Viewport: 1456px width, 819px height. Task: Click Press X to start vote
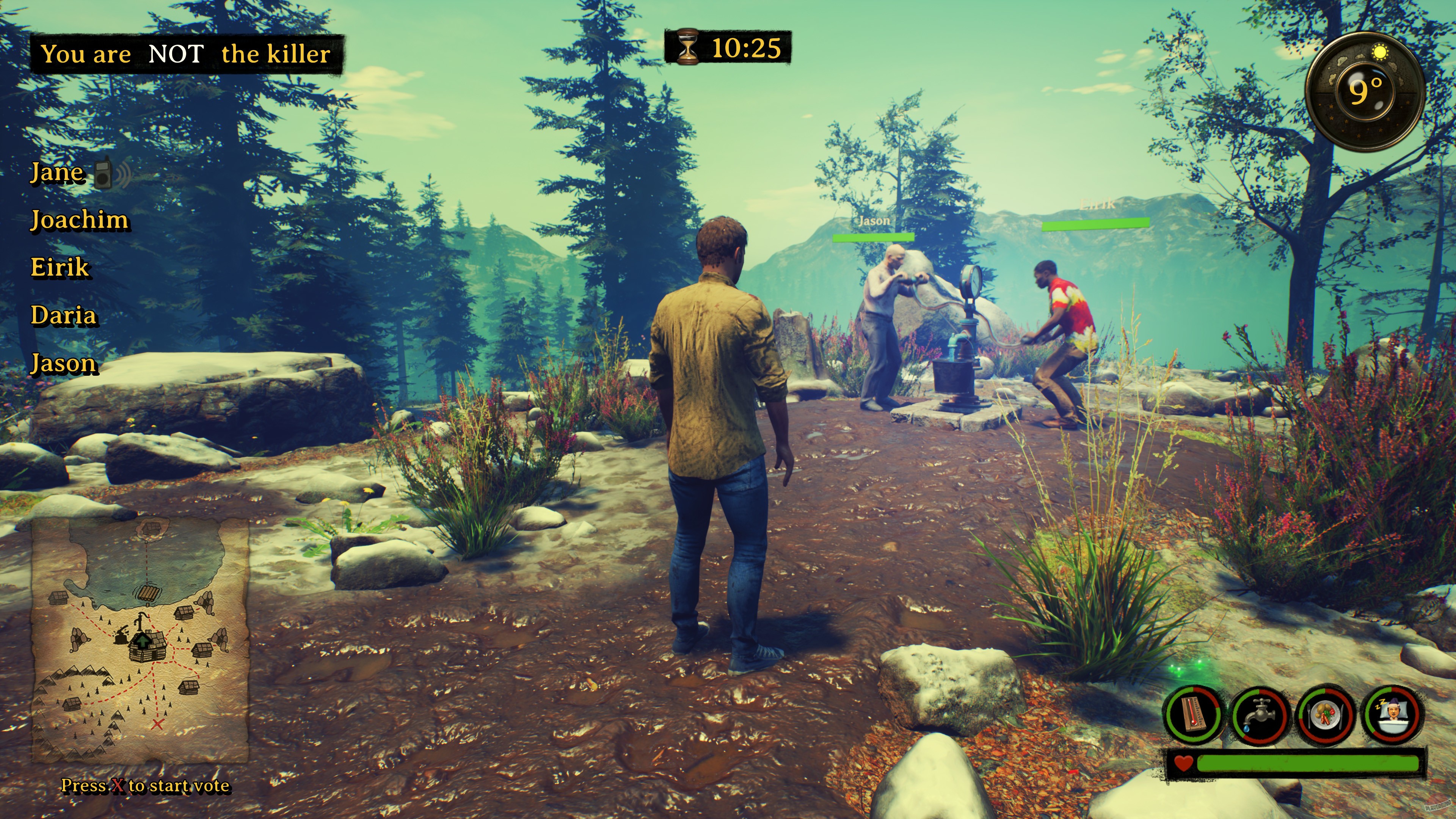pyautogui.click(x=145, y=786)
